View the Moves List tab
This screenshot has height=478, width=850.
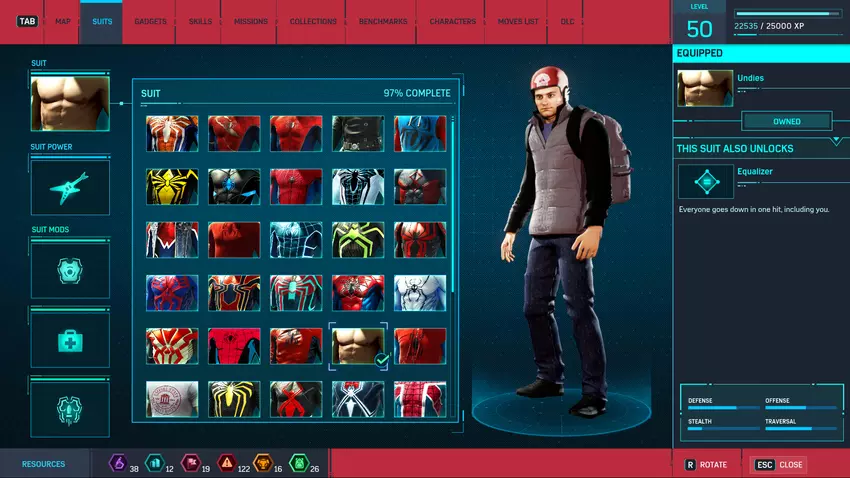tap(518, 21)
